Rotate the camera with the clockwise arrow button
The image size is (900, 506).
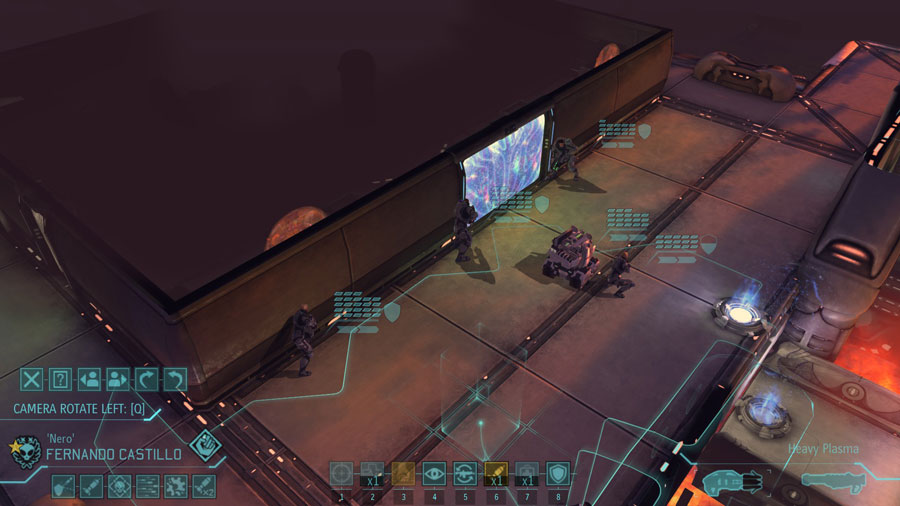coord(147,379)
